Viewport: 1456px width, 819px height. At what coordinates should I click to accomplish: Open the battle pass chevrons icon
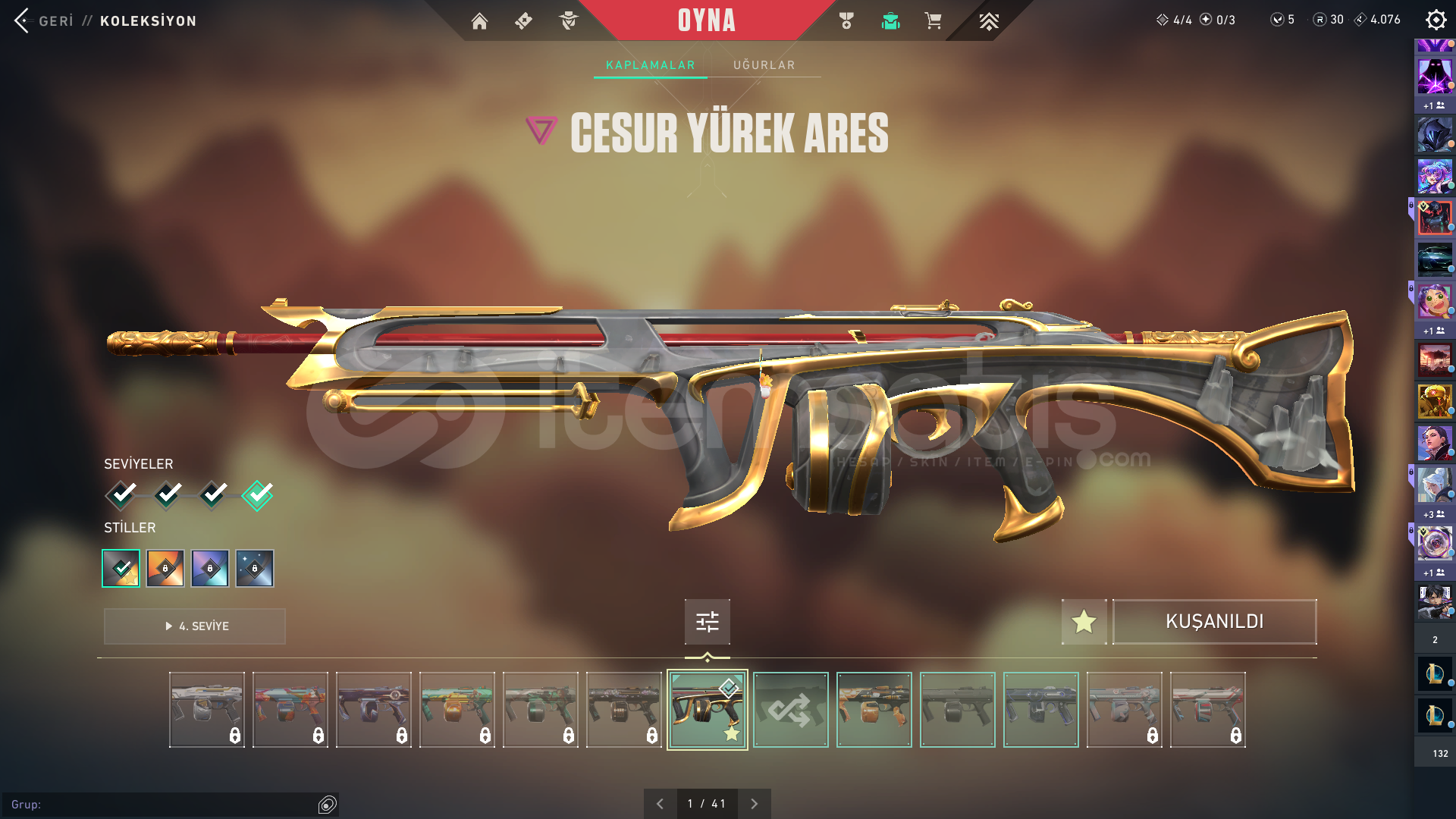(988, 21)
